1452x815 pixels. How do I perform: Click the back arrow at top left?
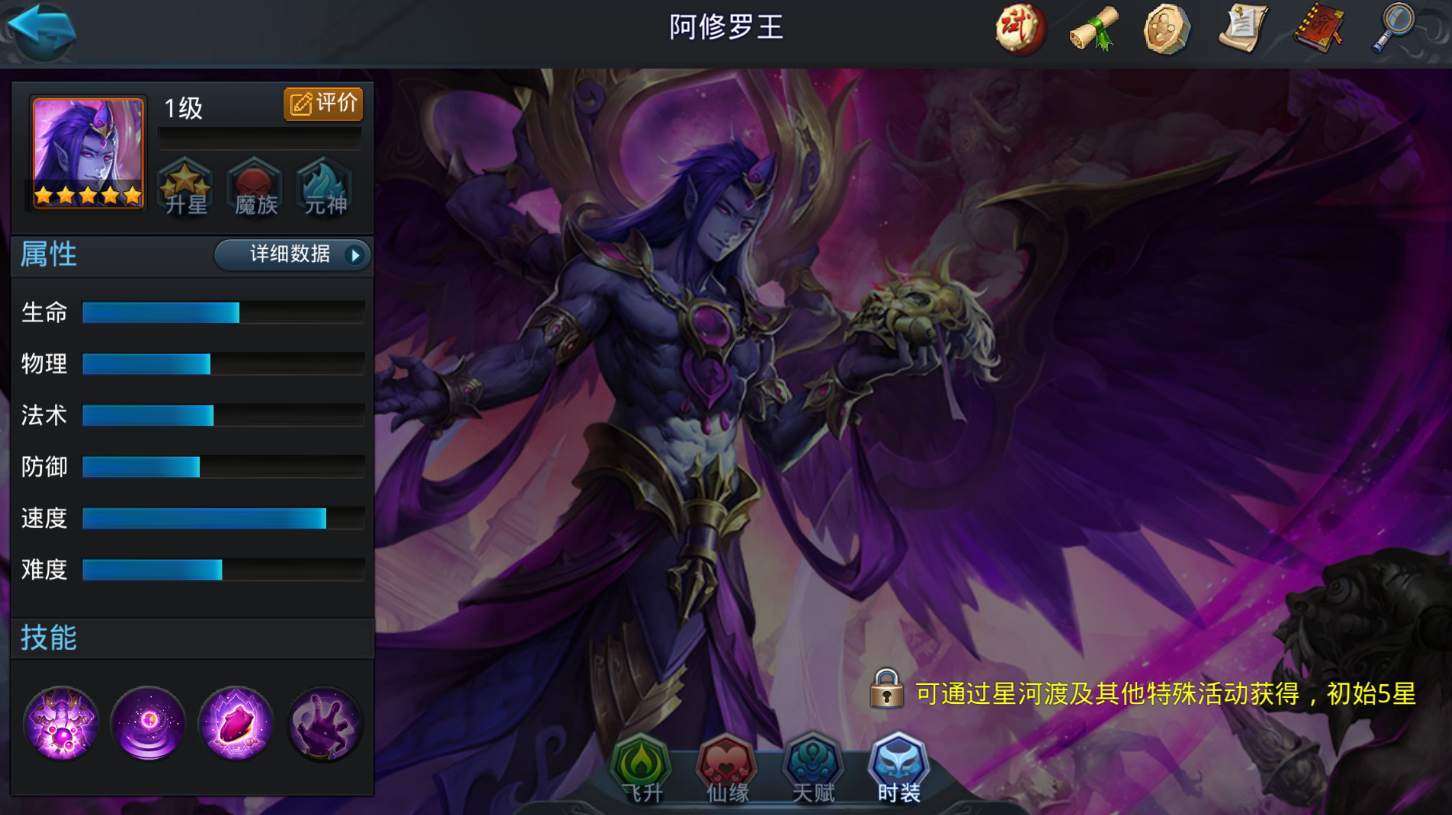click(42, 30)
